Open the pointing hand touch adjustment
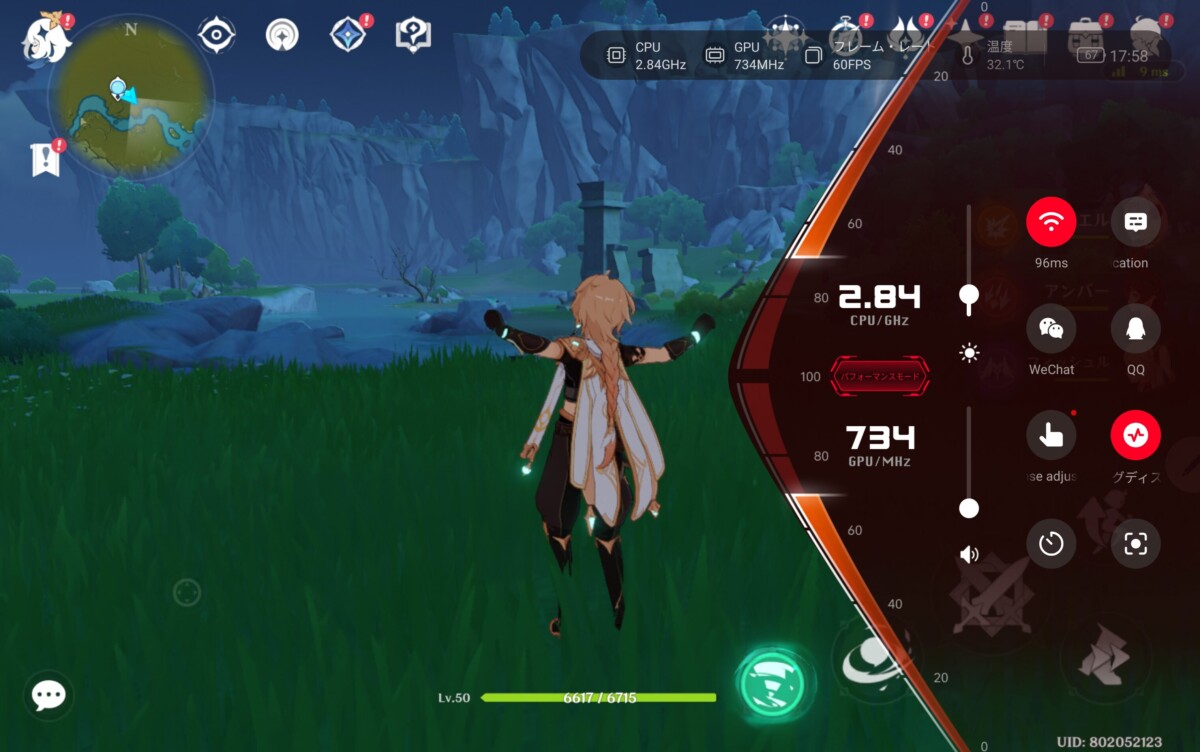 coord(1051,436)
